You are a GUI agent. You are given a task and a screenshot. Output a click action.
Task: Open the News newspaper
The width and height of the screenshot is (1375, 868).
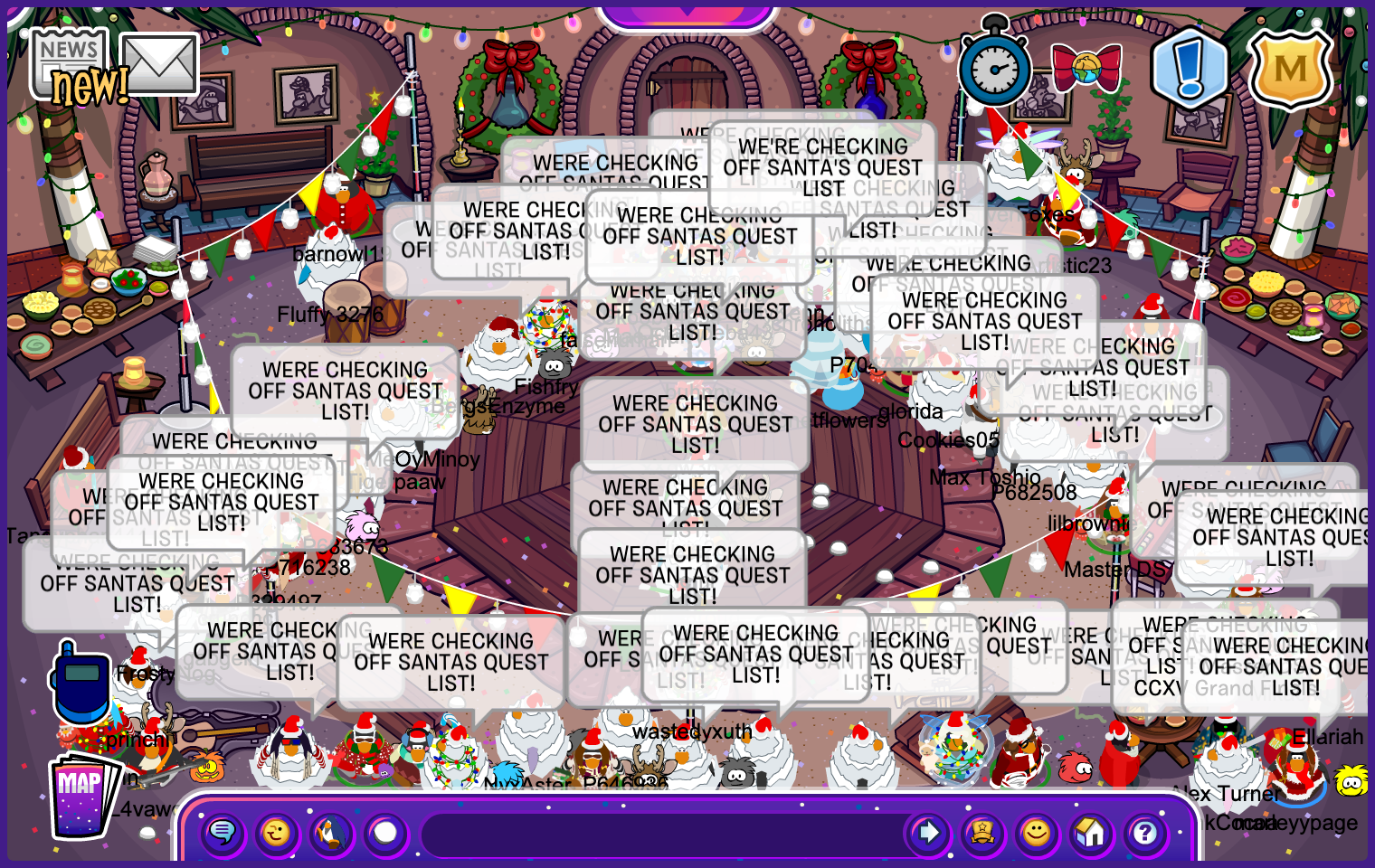pos(70,63)
